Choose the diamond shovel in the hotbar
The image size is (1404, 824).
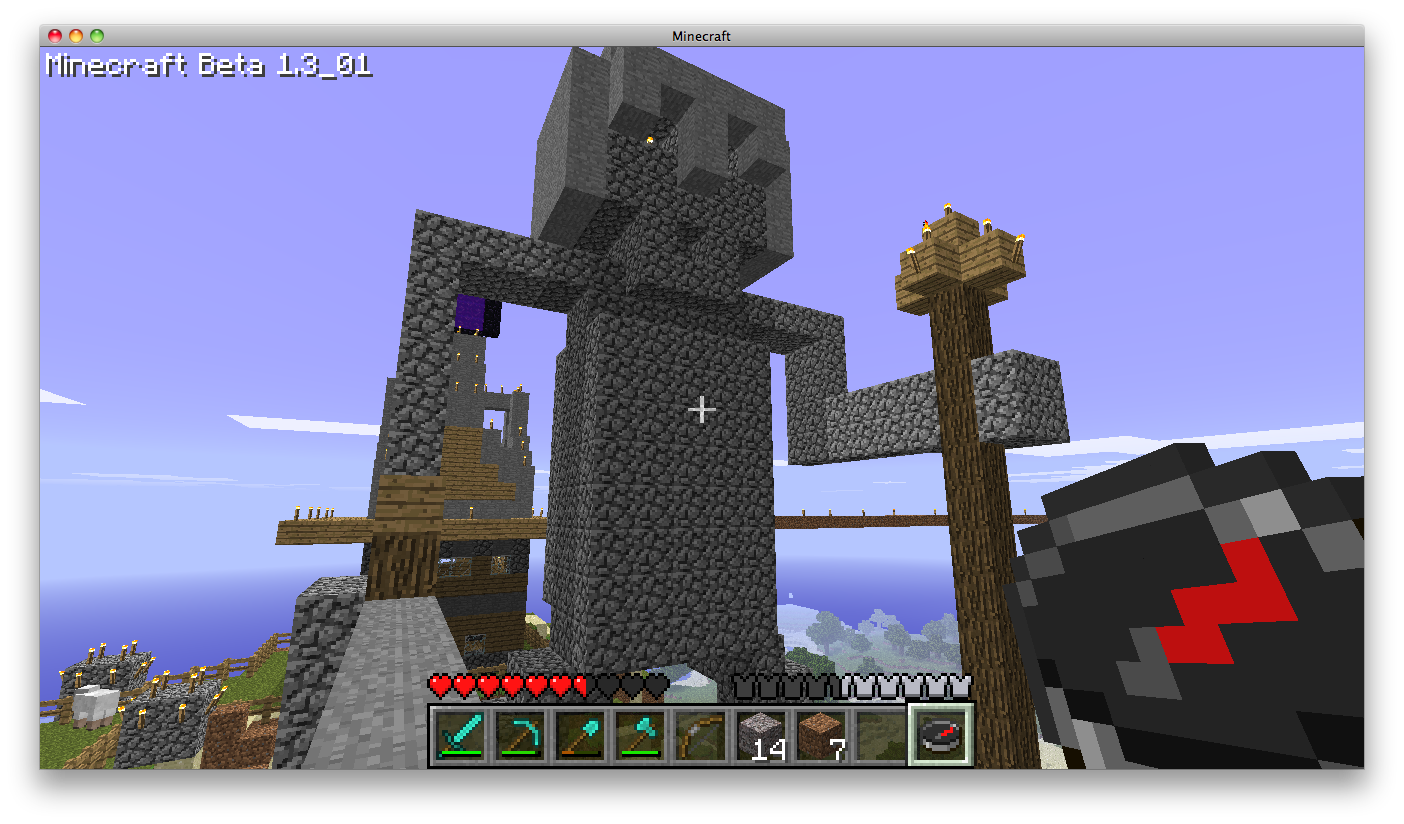(580, 737)
